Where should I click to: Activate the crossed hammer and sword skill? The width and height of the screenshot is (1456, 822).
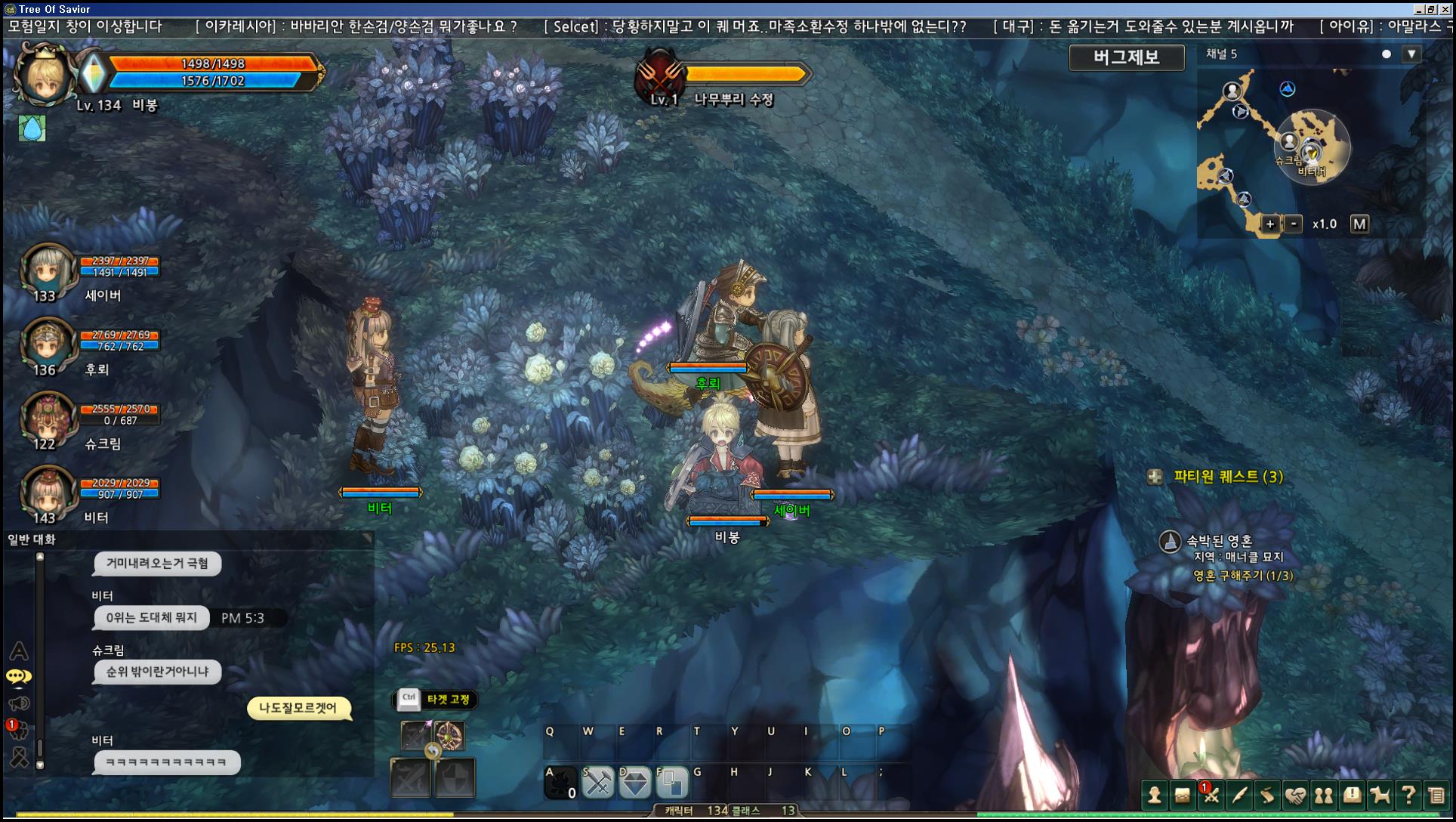[x=597, y=783]
